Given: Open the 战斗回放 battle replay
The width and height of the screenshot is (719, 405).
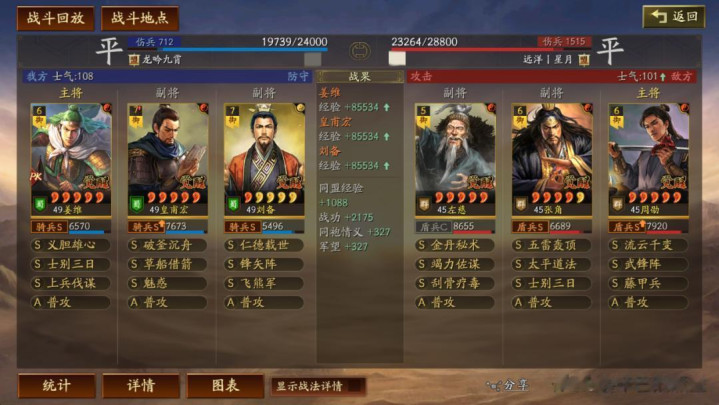Looking at the screenshot, I should pyautogui.click(x=56, y=18).
